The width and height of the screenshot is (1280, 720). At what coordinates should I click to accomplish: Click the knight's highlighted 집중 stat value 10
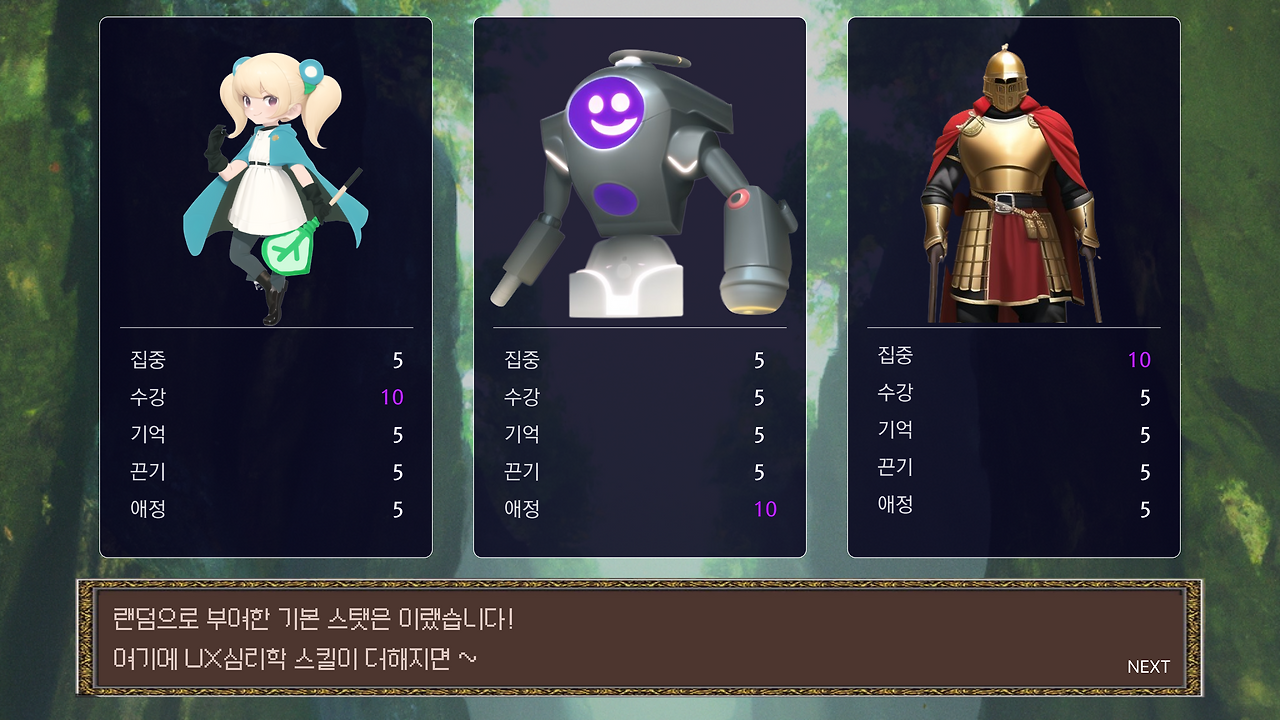click(1141, 357)
